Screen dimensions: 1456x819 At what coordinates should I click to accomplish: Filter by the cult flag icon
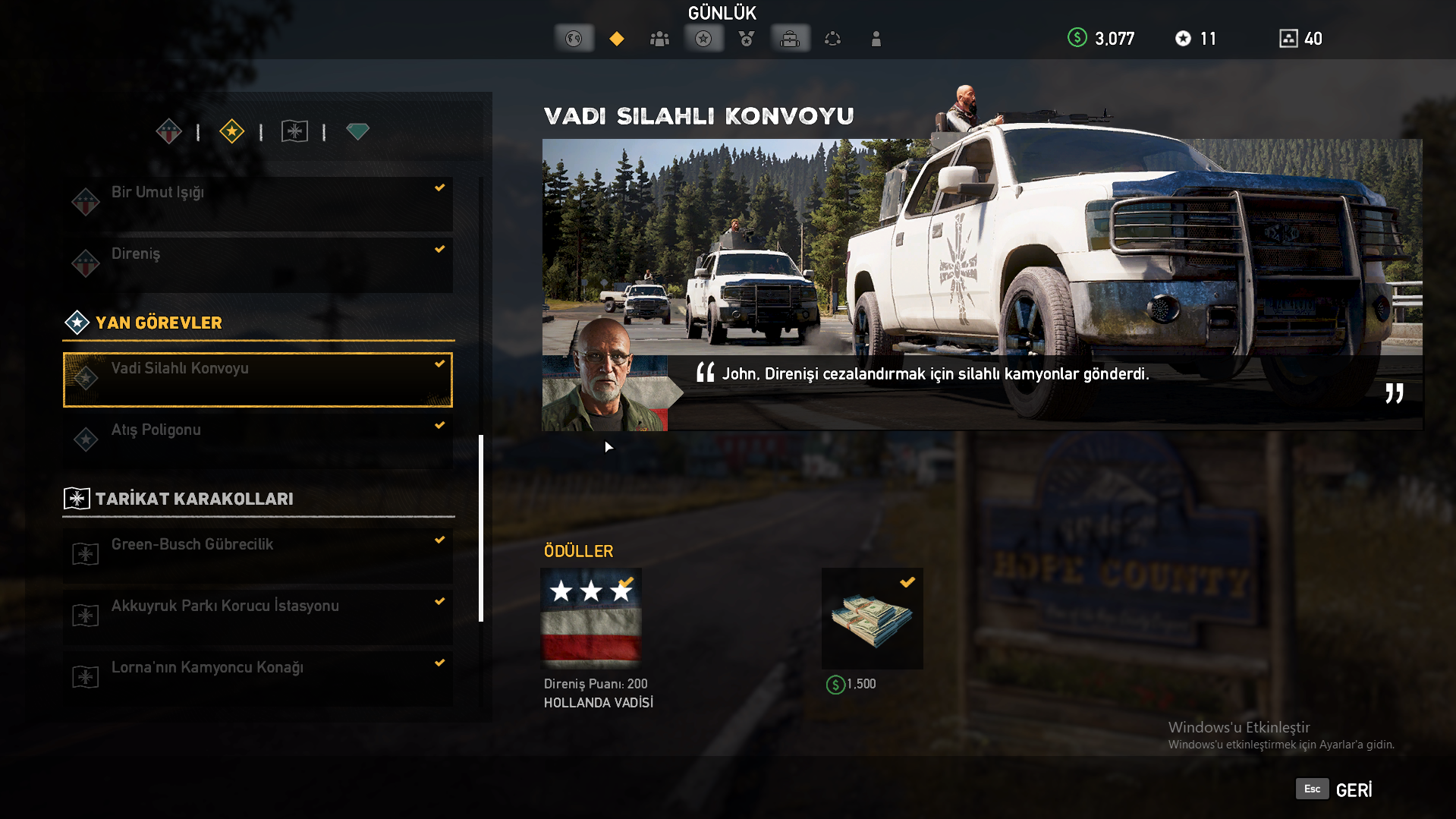pos(294,131)
